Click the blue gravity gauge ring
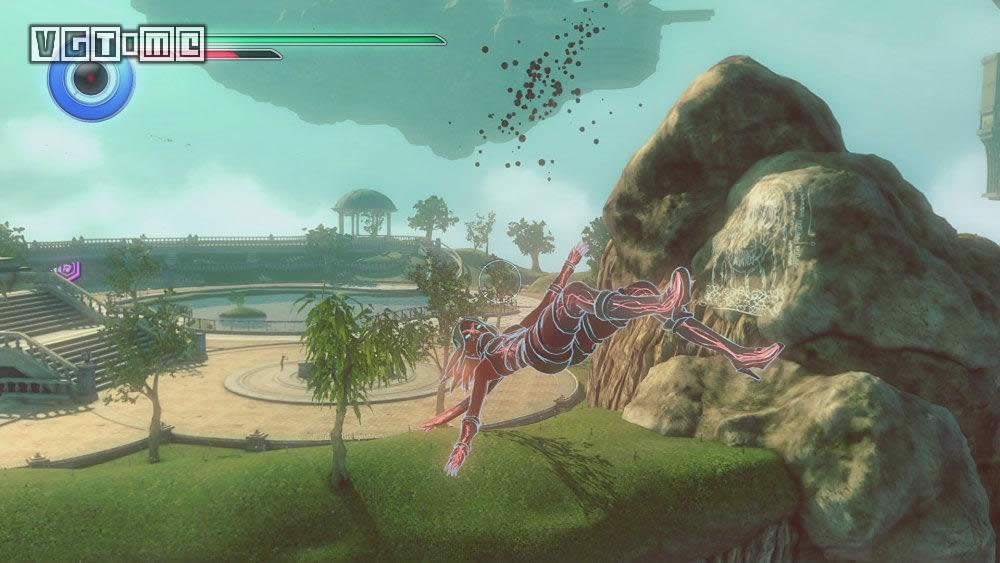Viewport: 1000px width, 563px height. [91, 77]
